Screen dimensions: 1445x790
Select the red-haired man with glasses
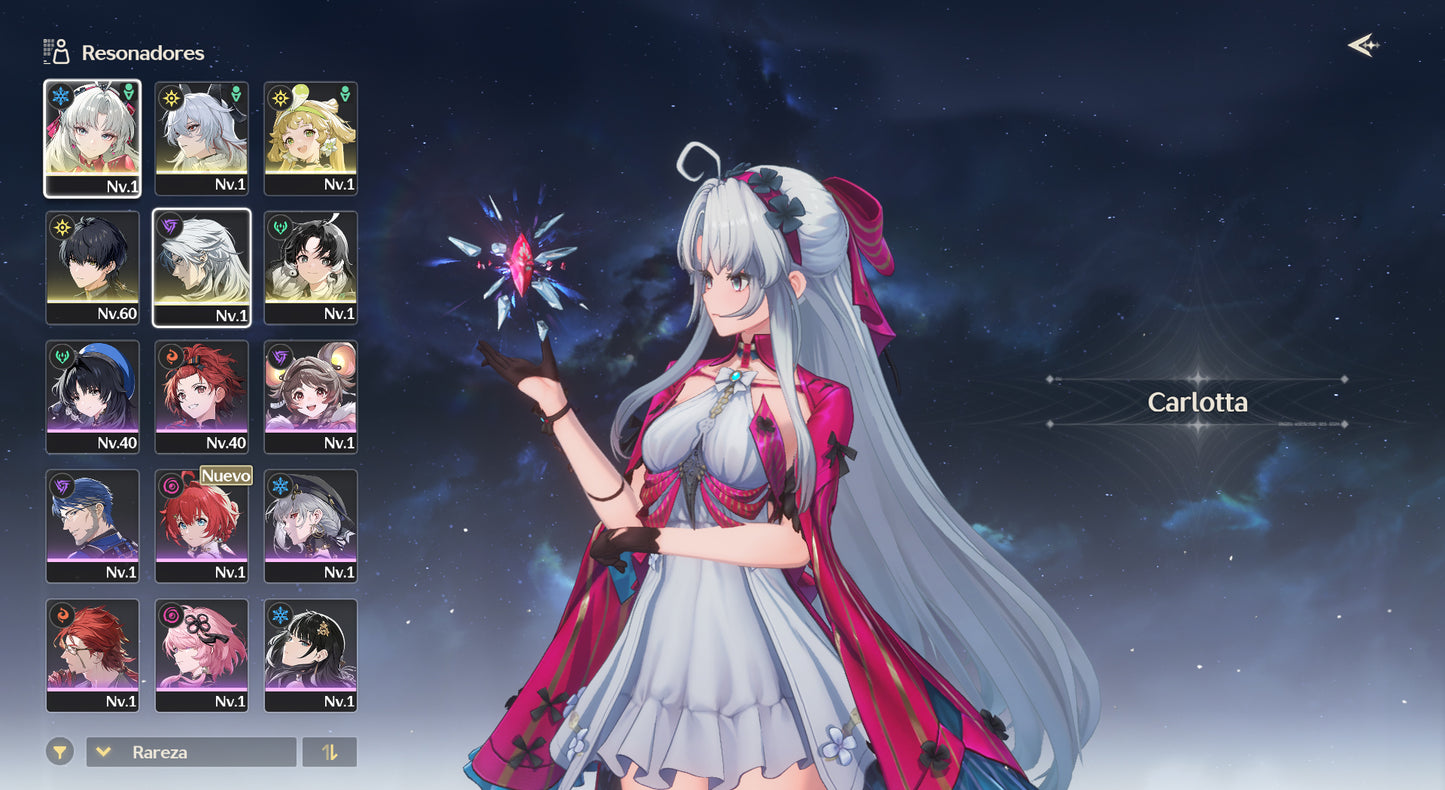(93, 654)
